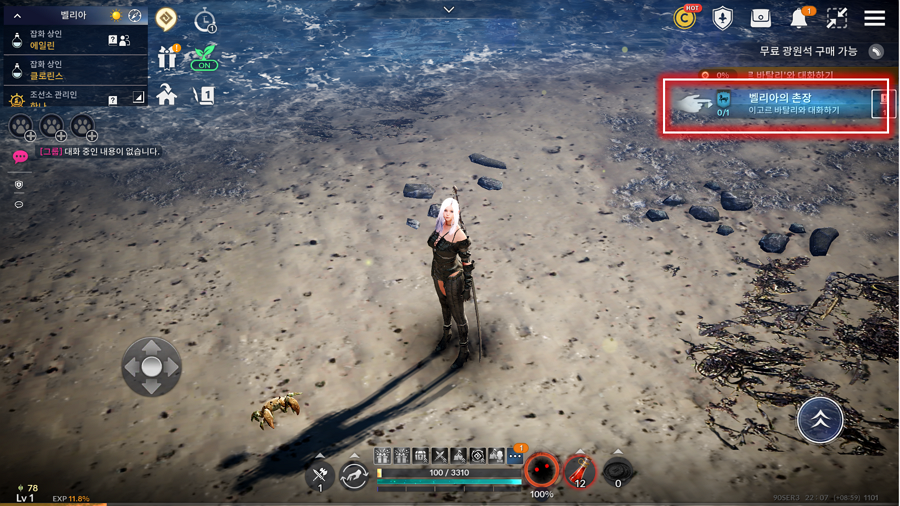The image size is (900, 506).
Task: Open the stopwatch timer icon
Action: point(204,20)
